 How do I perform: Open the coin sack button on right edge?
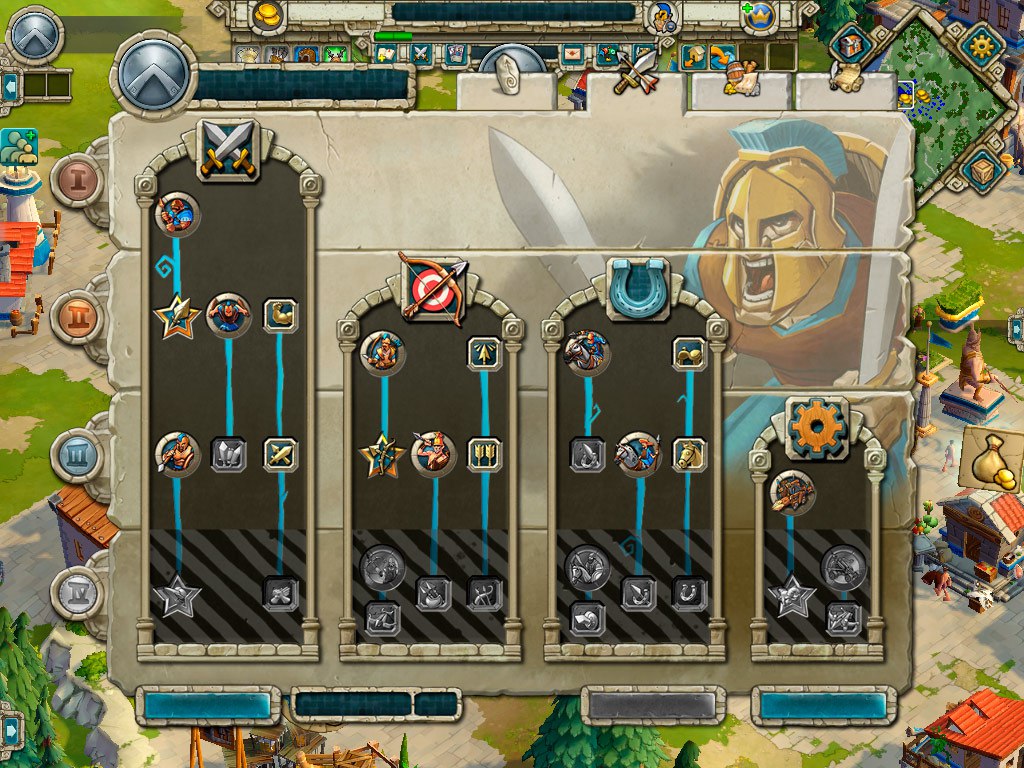click(990, 460)
